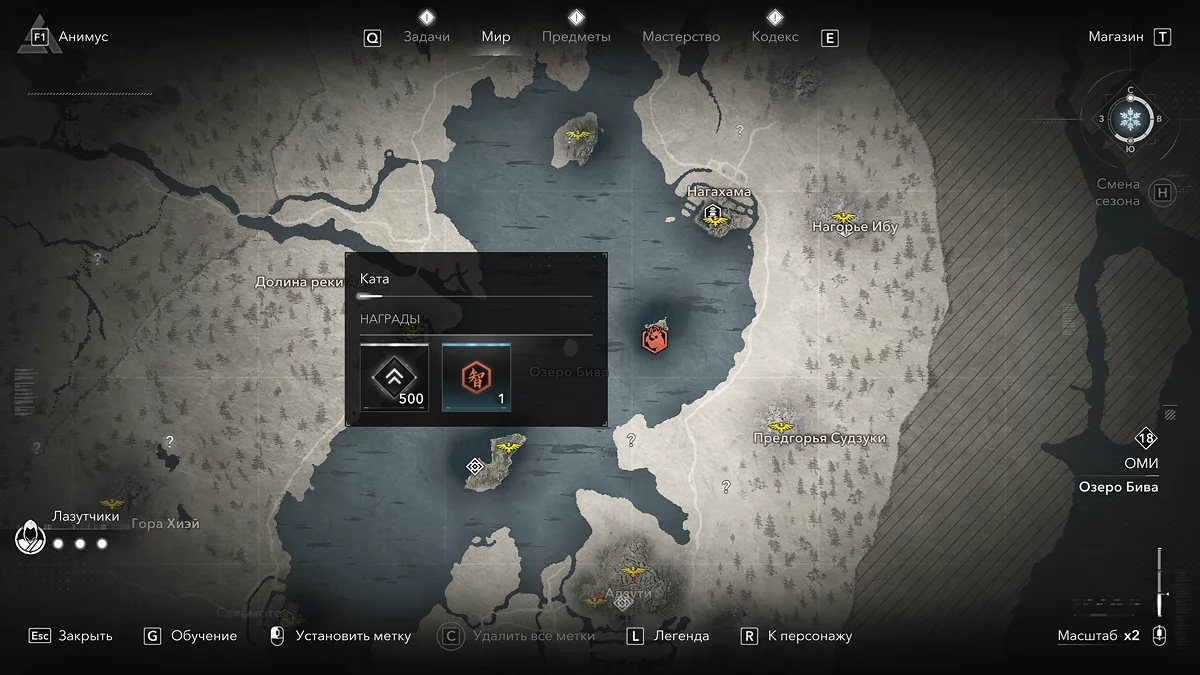This screenshot has width=1200, height=675.
Task: Open the Предметы tab
Action: pos(576,37)
